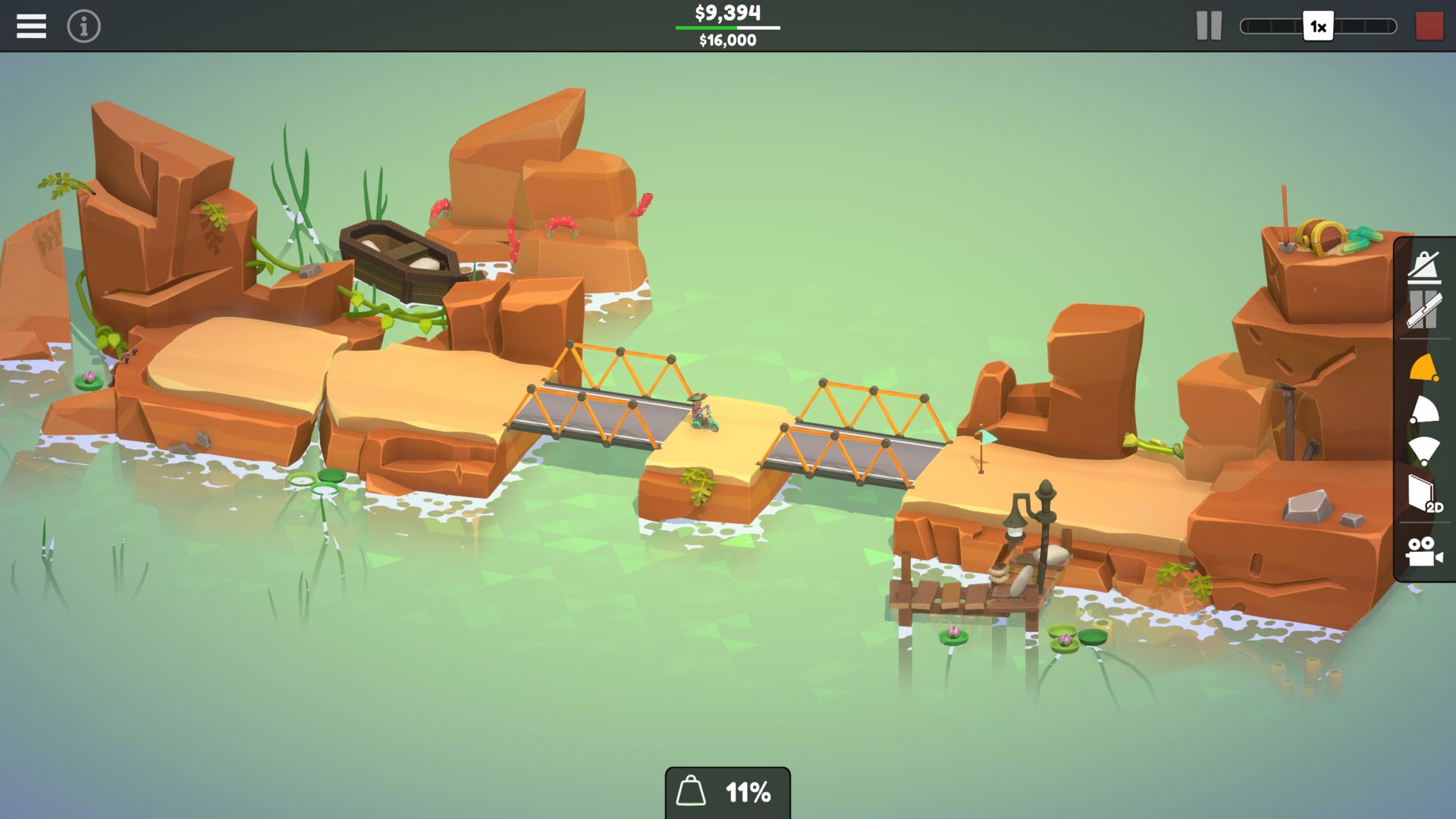Switch to the 2D view

point(1424,494)
